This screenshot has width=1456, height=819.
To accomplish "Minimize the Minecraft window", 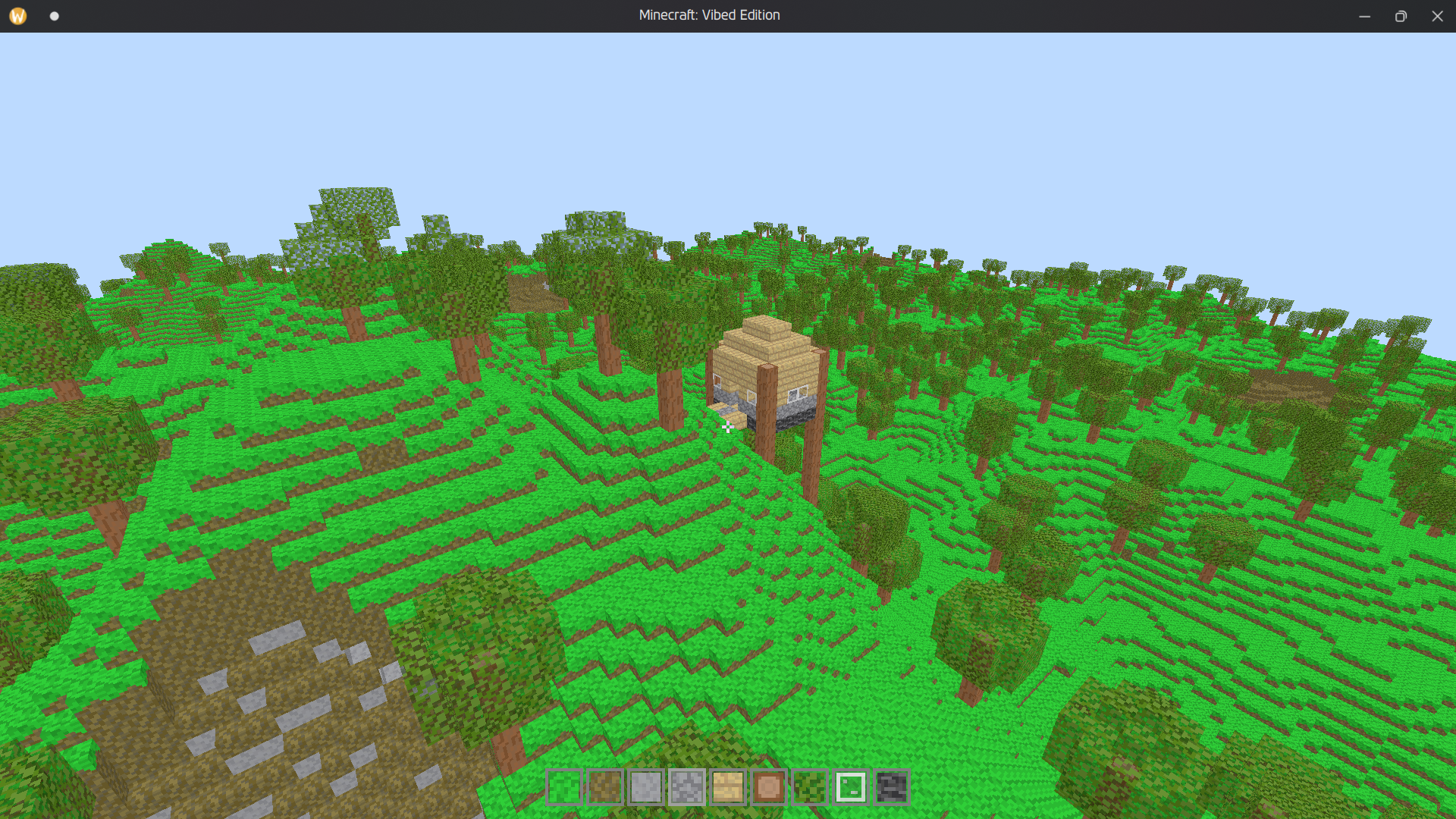I will pyautogui.click(x=1364, y=16).
